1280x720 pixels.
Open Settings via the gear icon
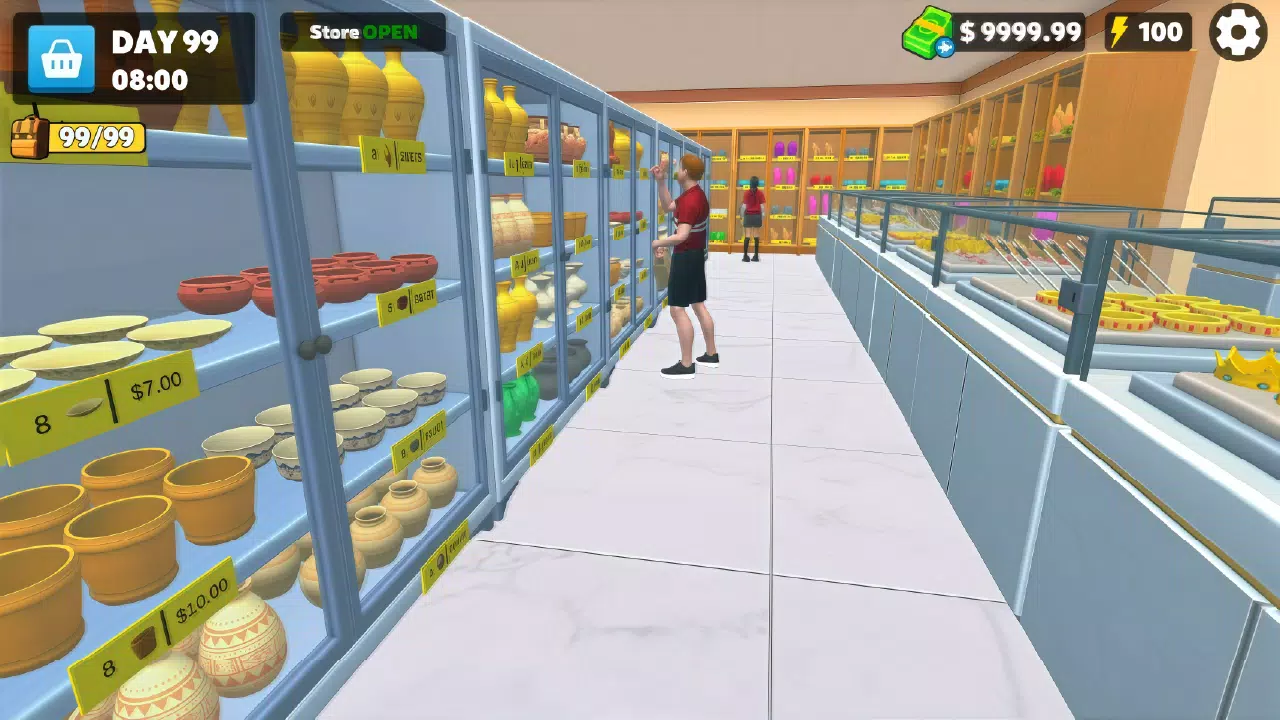click(x=1238, y=31)
